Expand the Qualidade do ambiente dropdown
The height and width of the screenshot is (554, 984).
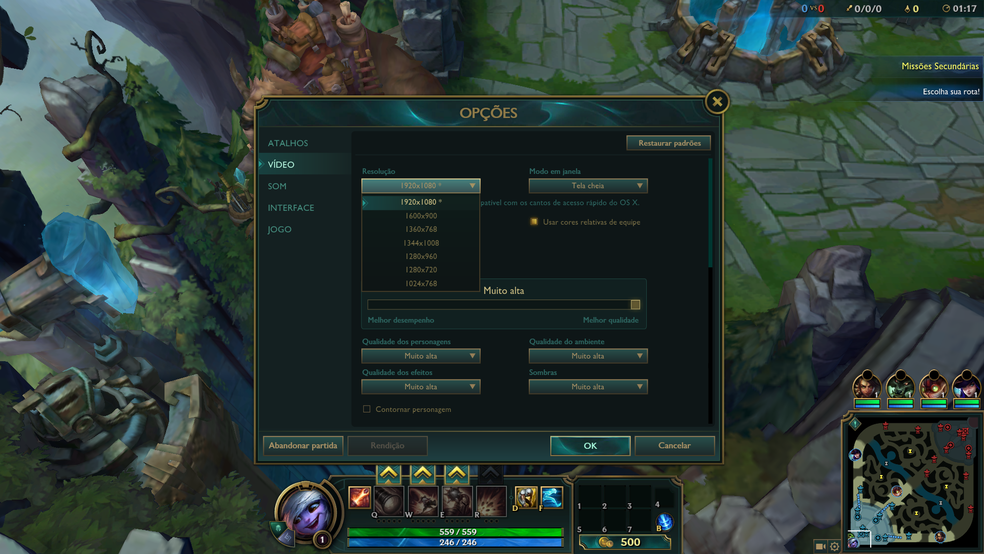point(588,356)
